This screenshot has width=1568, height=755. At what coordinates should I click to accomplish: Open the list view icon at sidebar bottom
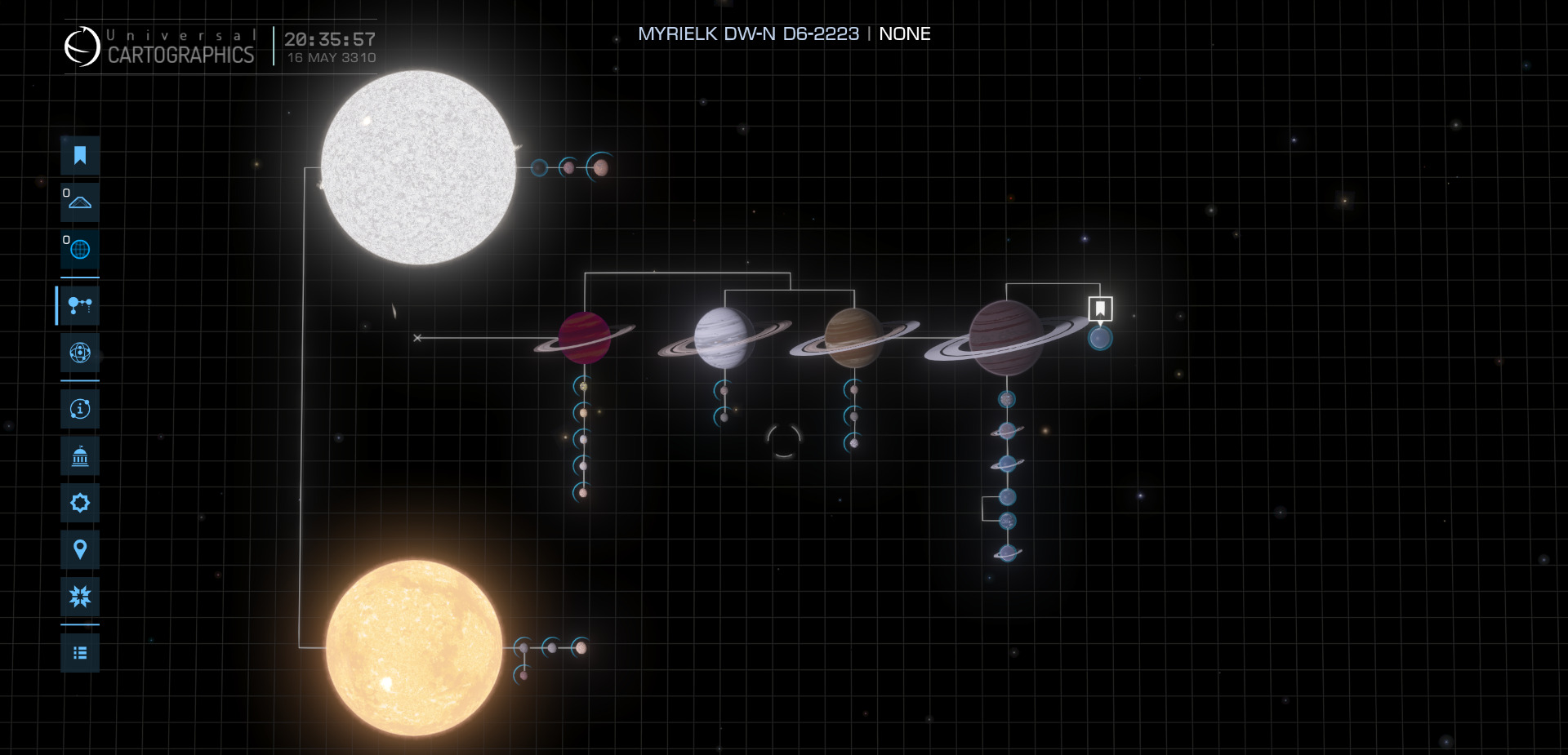click(x=80, y=653)
